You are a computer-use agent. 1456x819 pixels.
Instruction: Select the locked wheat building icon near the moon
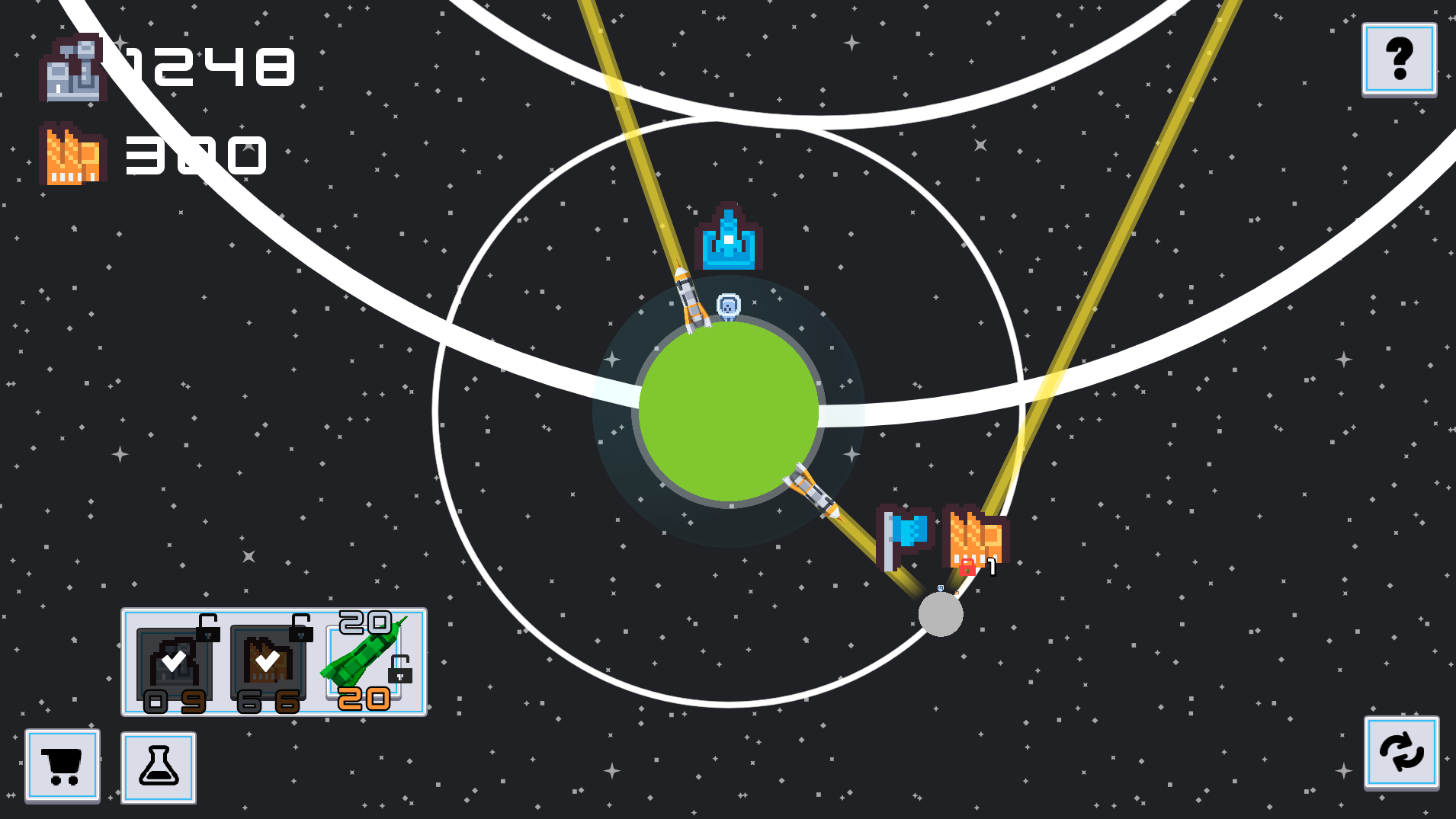point(976,533)
